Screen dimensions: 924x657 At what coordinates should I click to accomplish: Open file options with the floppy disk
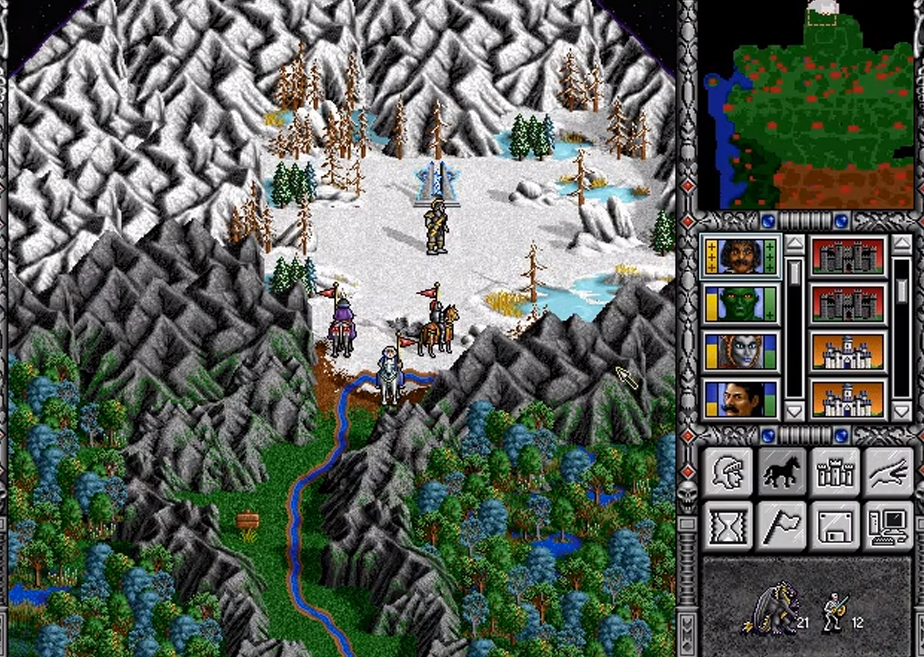(x=835, y=524)
